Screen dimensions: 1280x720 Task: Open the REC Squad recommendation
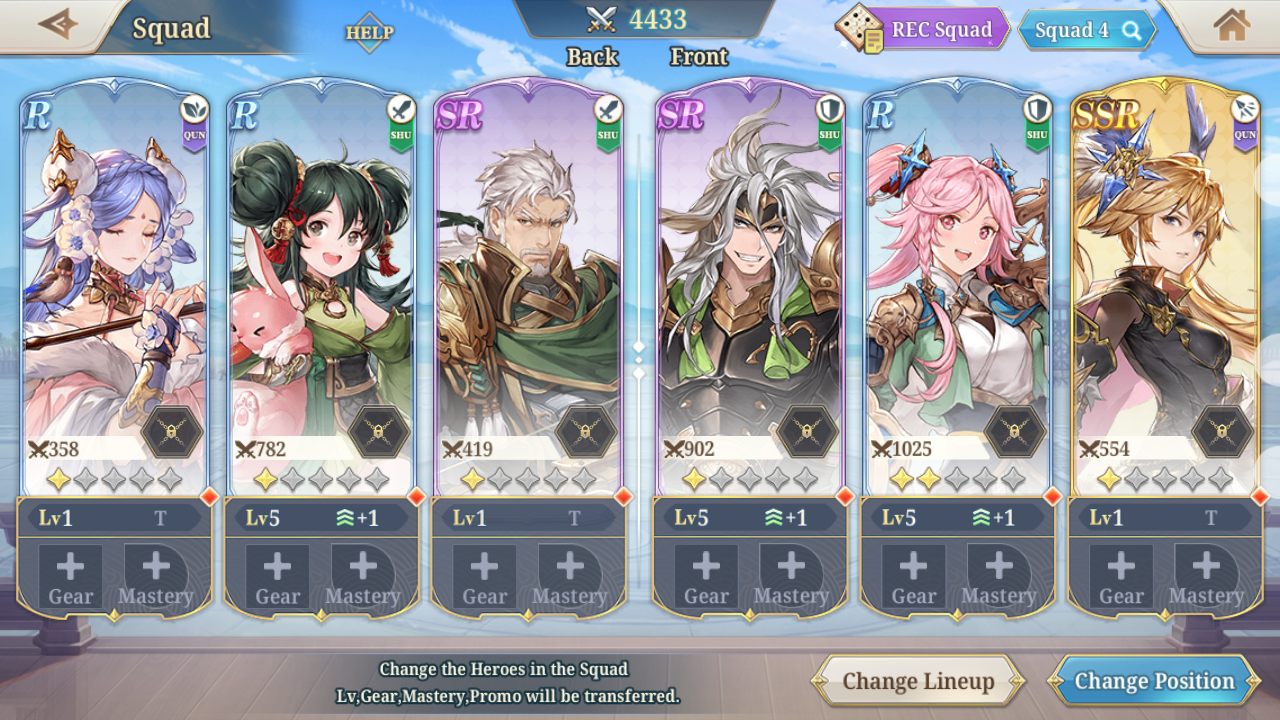point(923,29)
